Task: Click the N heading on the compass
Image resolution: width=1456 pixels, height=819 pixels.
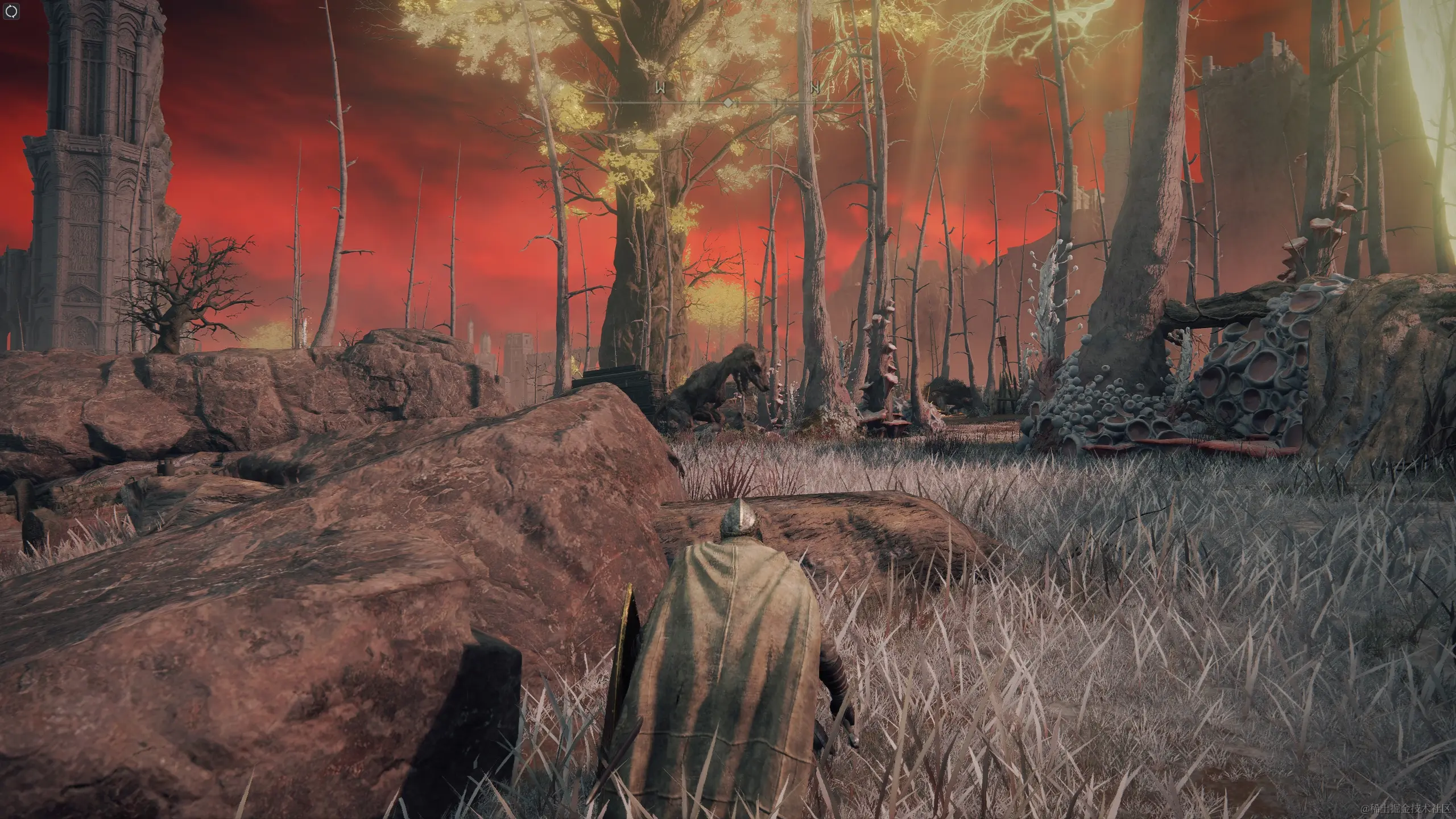Action: (x=816, y=88)
